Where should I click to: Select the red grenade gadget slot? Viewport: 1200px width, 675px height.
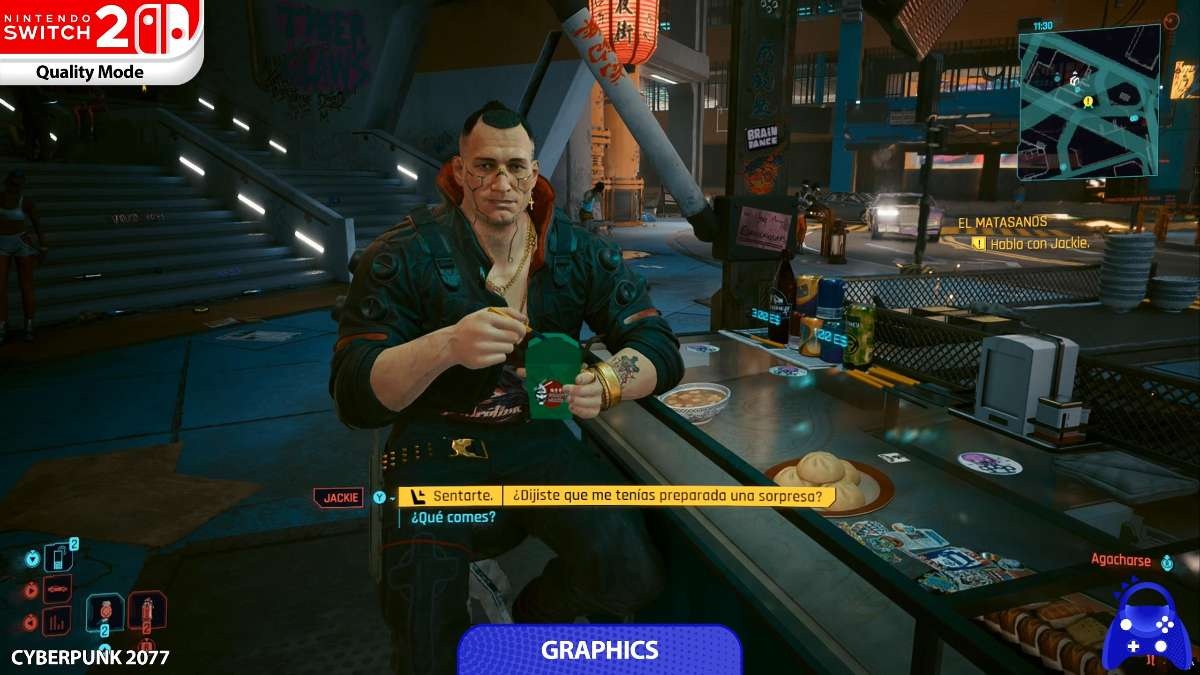(146, 612)
